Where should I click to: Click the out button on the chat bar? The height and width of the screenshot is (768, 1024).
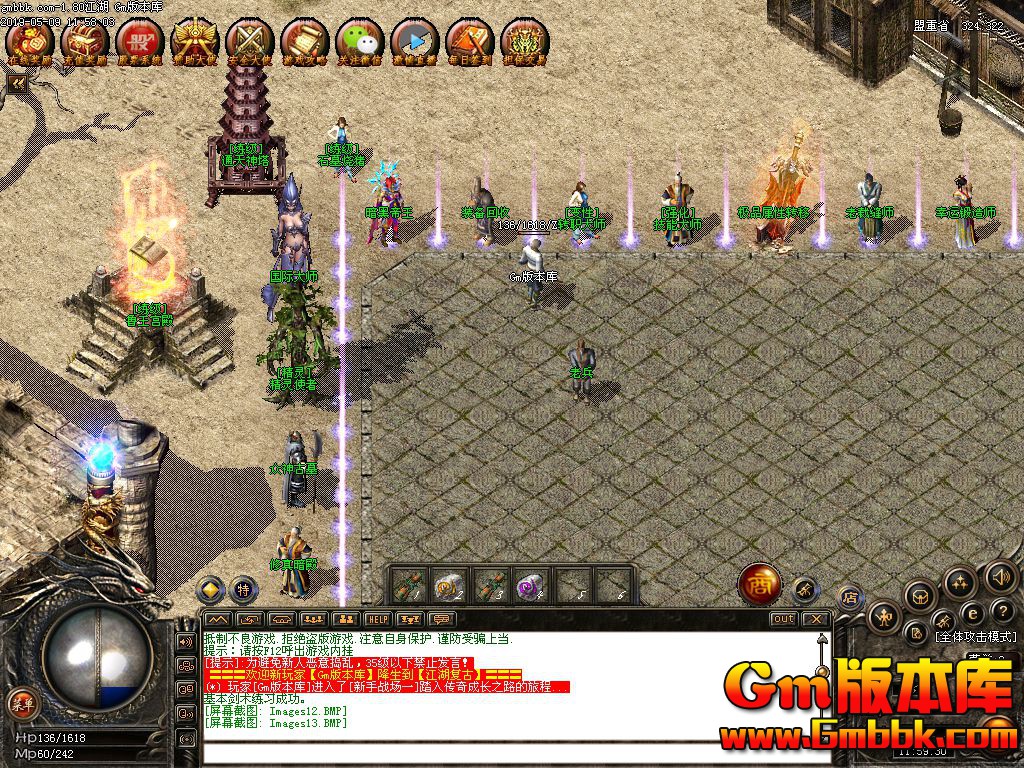tap(783, 619)
